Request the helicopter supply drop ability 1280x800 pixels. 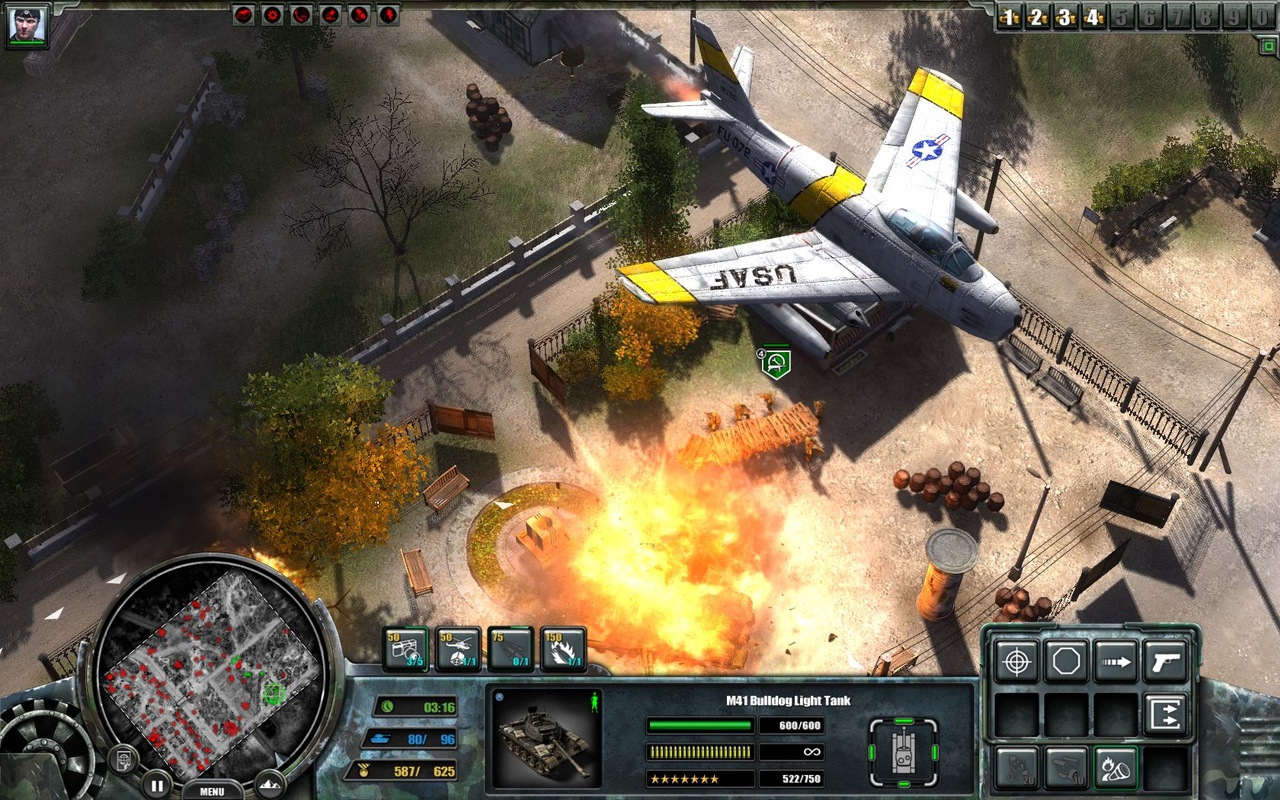458,650
